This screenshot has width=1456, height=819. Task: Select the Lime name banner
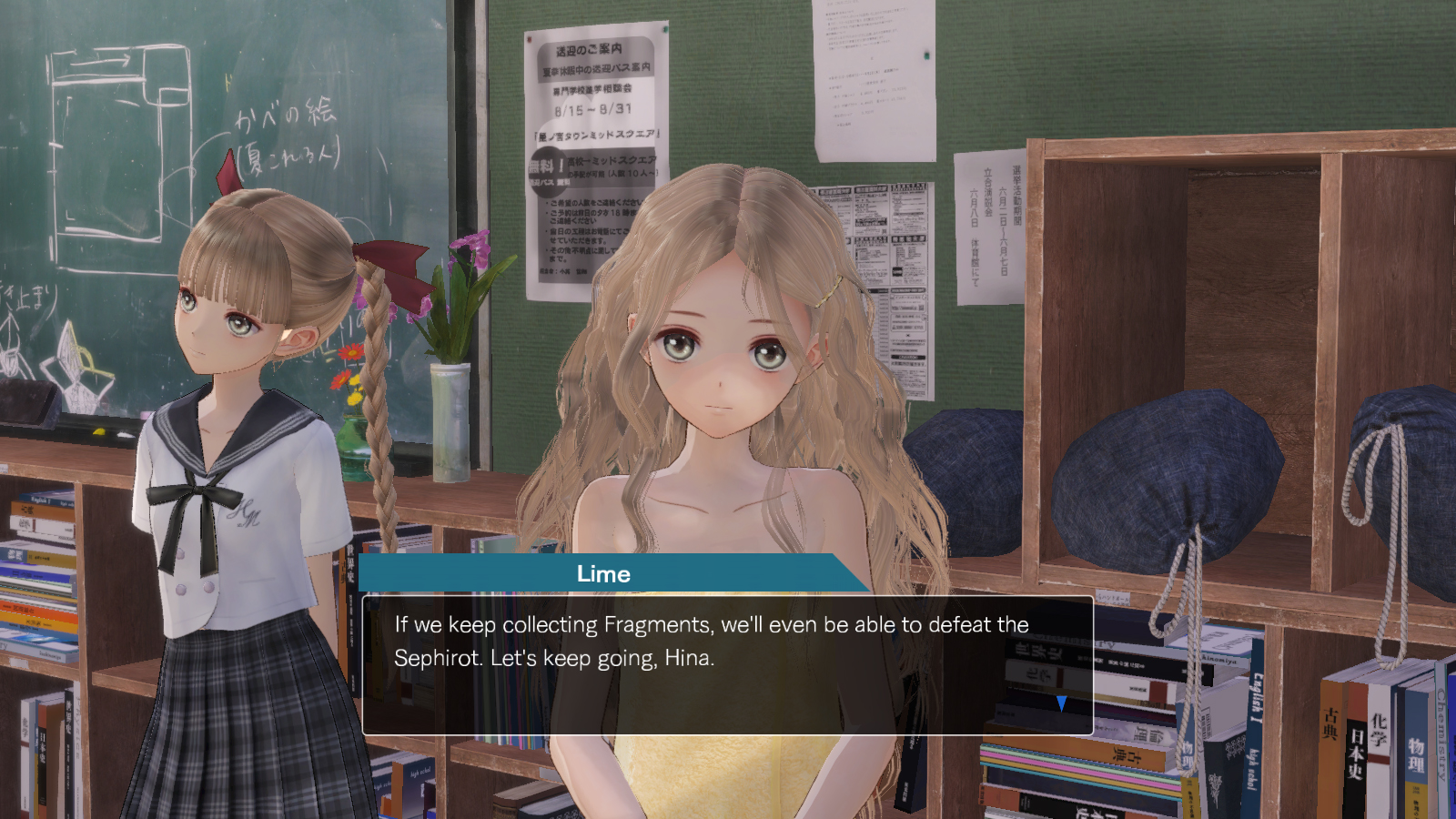point(604,574)
